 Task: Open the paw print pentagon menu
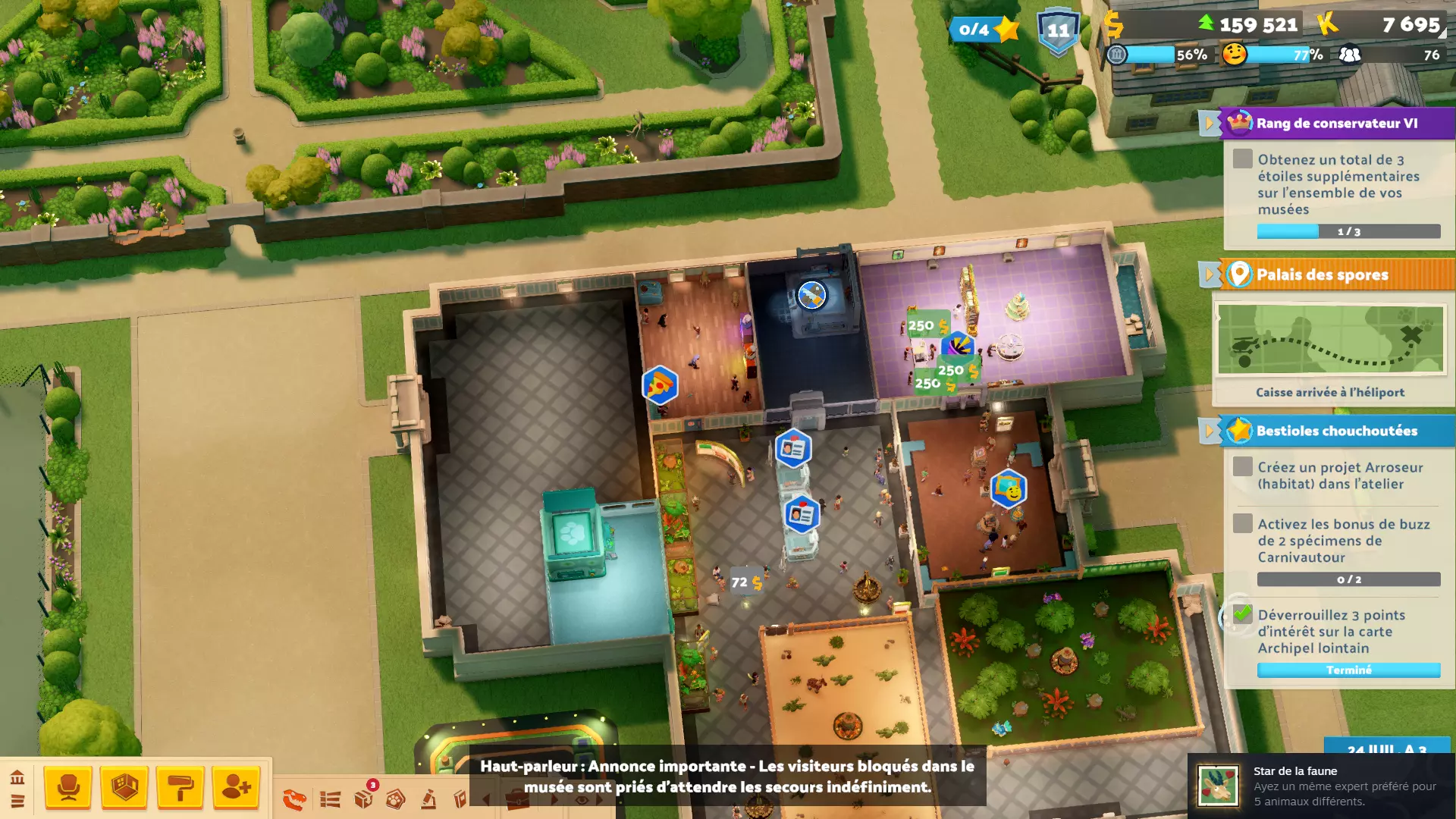tap(396, 799)
